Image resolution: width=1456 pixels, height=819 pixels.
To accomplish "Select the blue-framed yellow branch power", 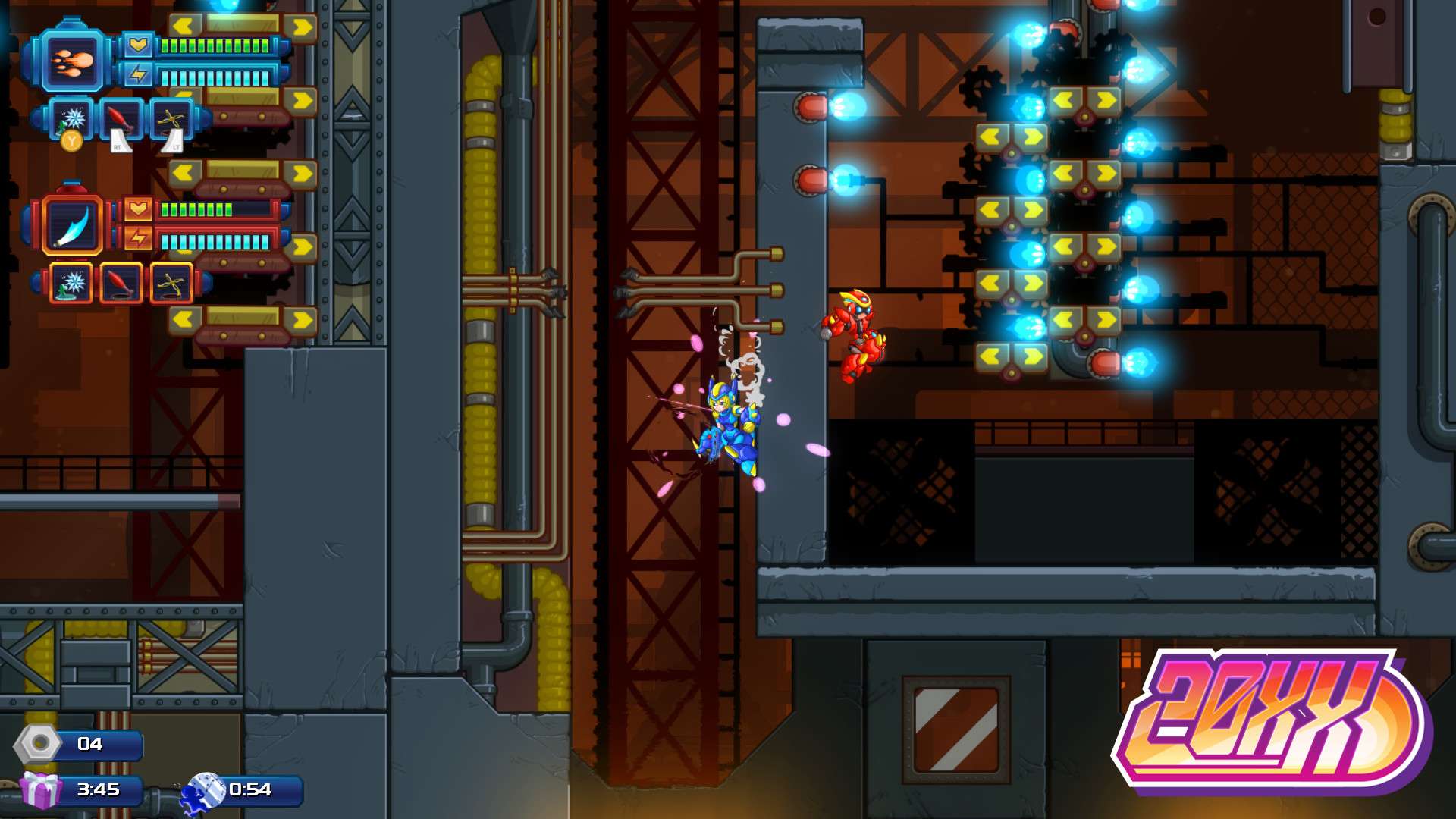I will click(x=171, y=119).
